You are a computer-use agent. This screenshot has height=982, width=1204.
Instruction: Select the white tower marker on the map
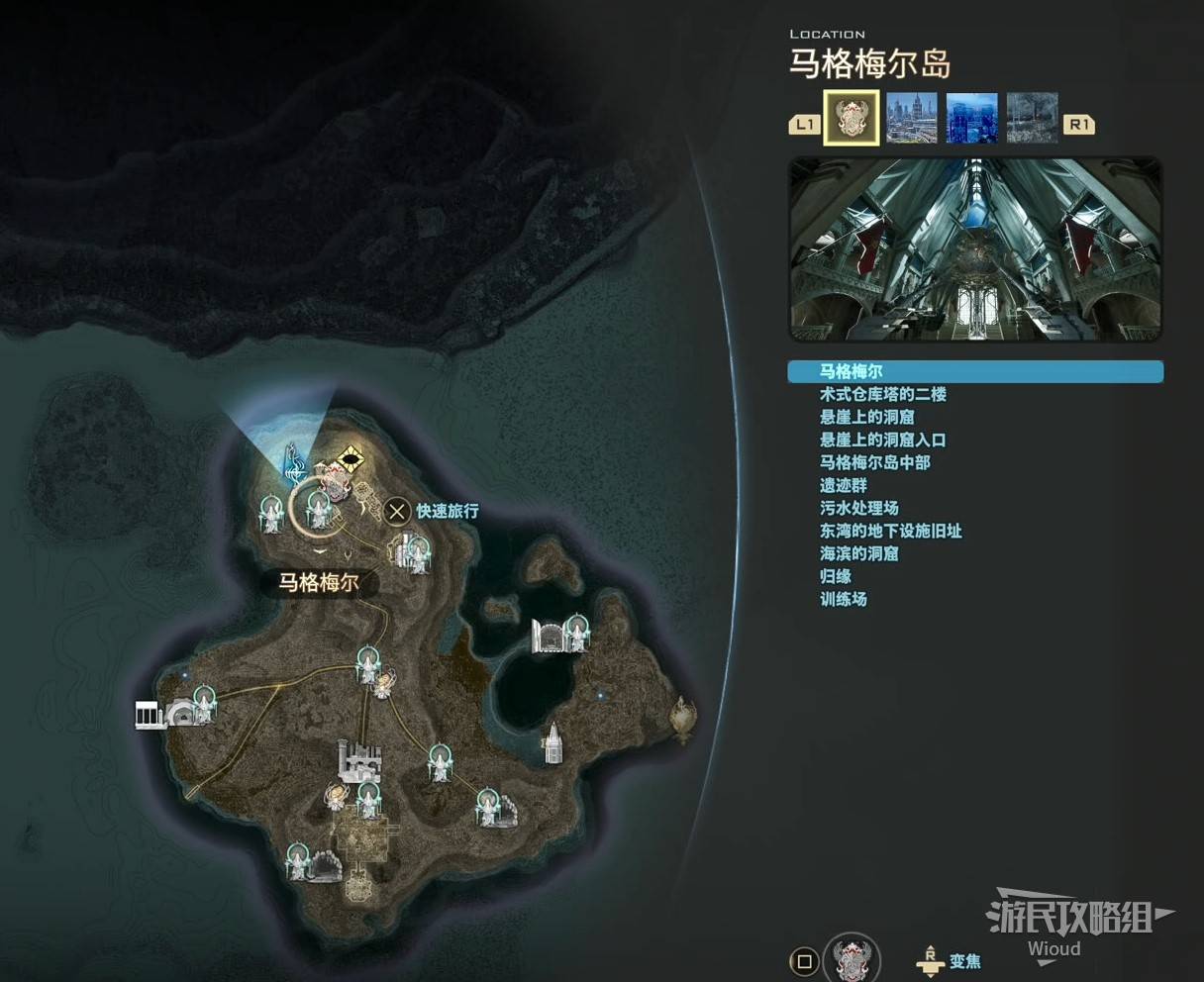click(x=552, y=742)
